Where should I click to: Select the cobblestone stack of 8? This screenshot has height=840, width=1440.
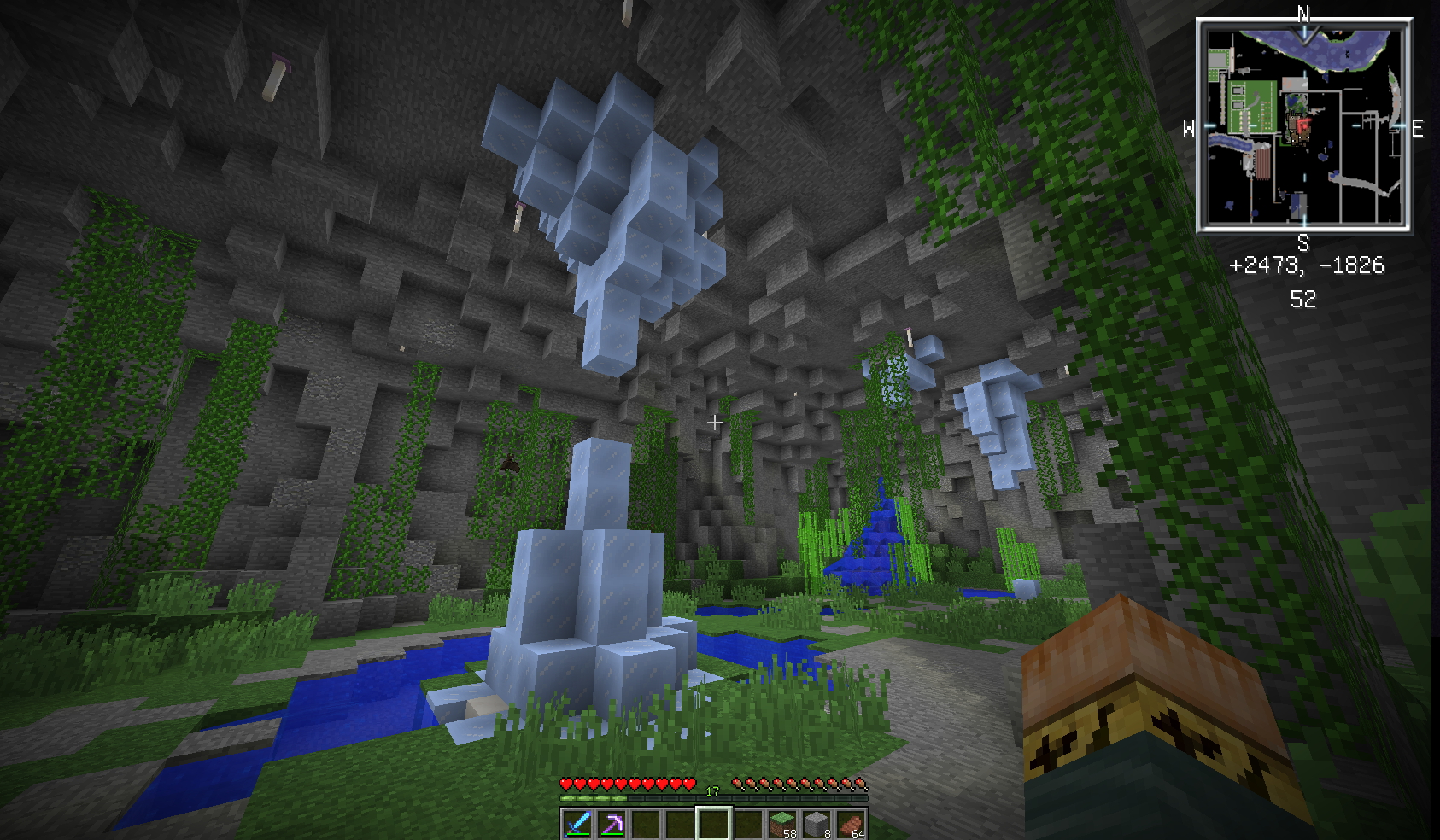(x=817, y=825)
